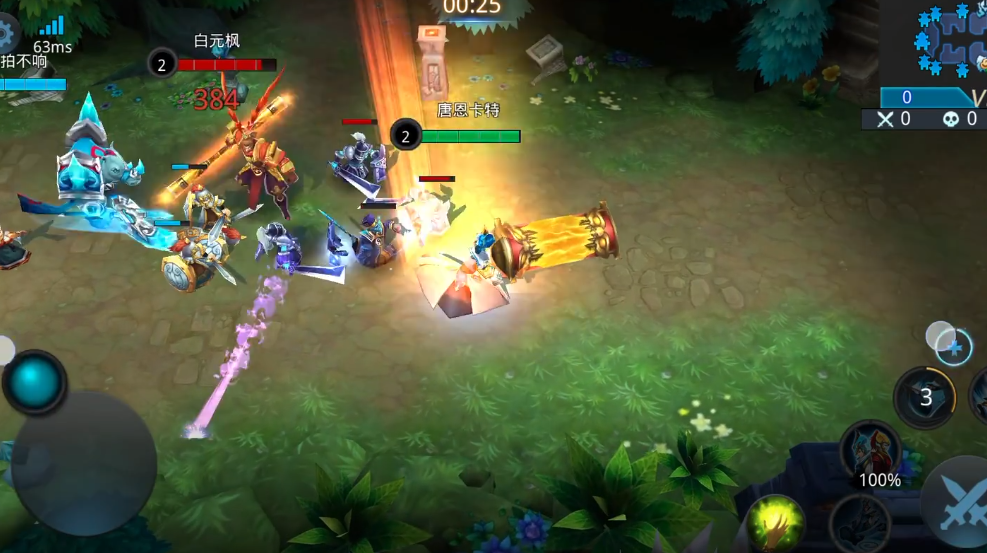Touch the virtual movement joystick

(84, 462)
